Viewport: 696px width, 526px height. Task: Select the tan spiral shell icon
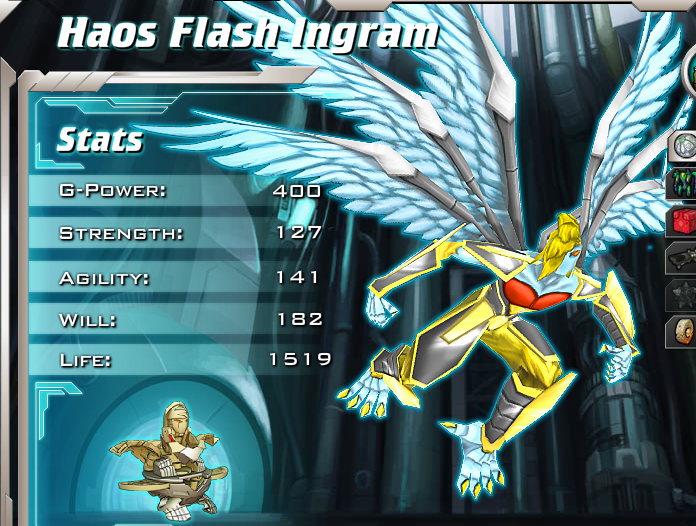[x=683, y=333]
